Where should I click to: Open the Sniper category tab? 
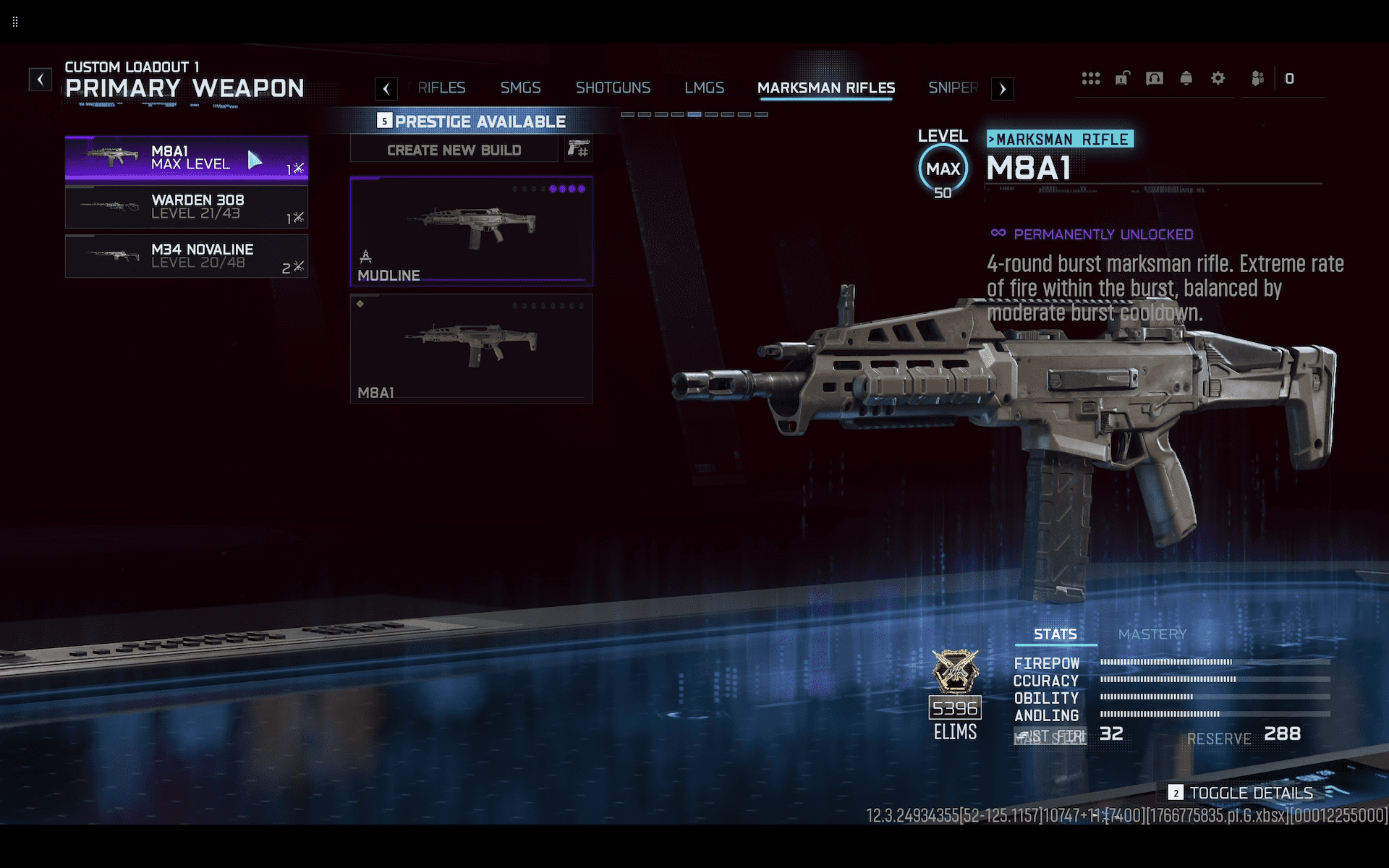tap(953, 88)
